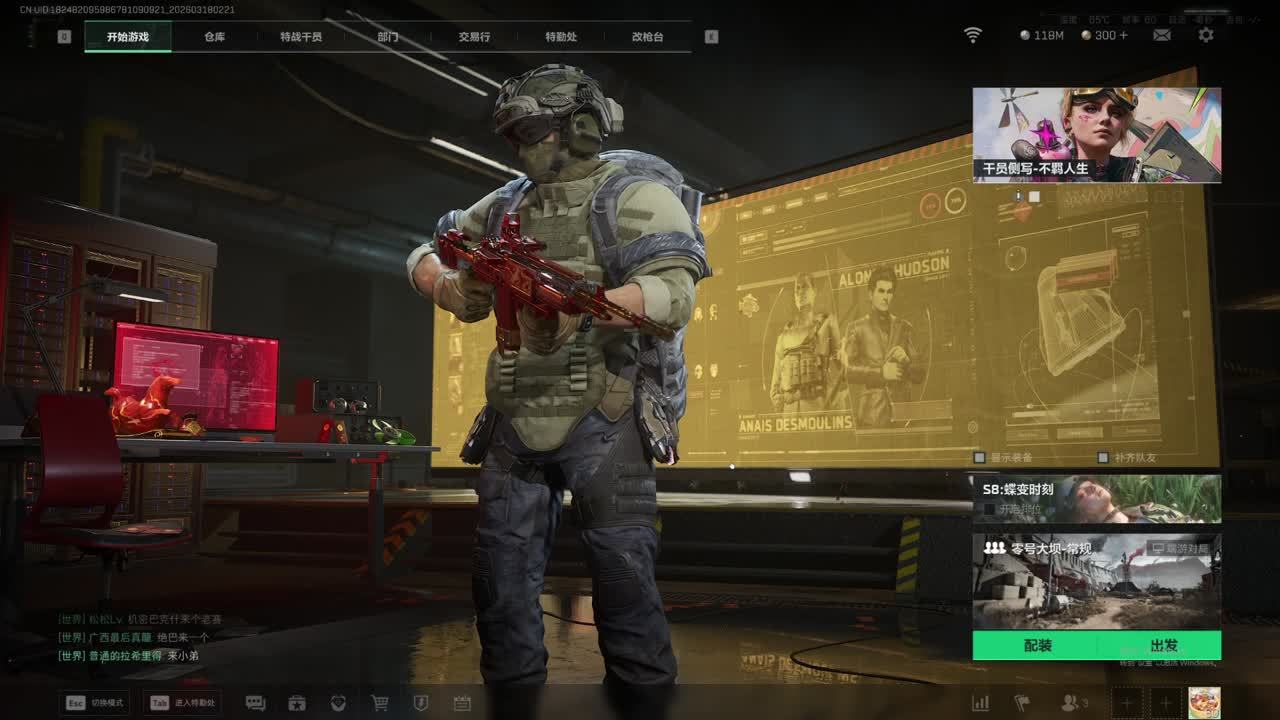Open the shopping cart store icon
The height and width of the screenshot is (720, 1280).
380,703
